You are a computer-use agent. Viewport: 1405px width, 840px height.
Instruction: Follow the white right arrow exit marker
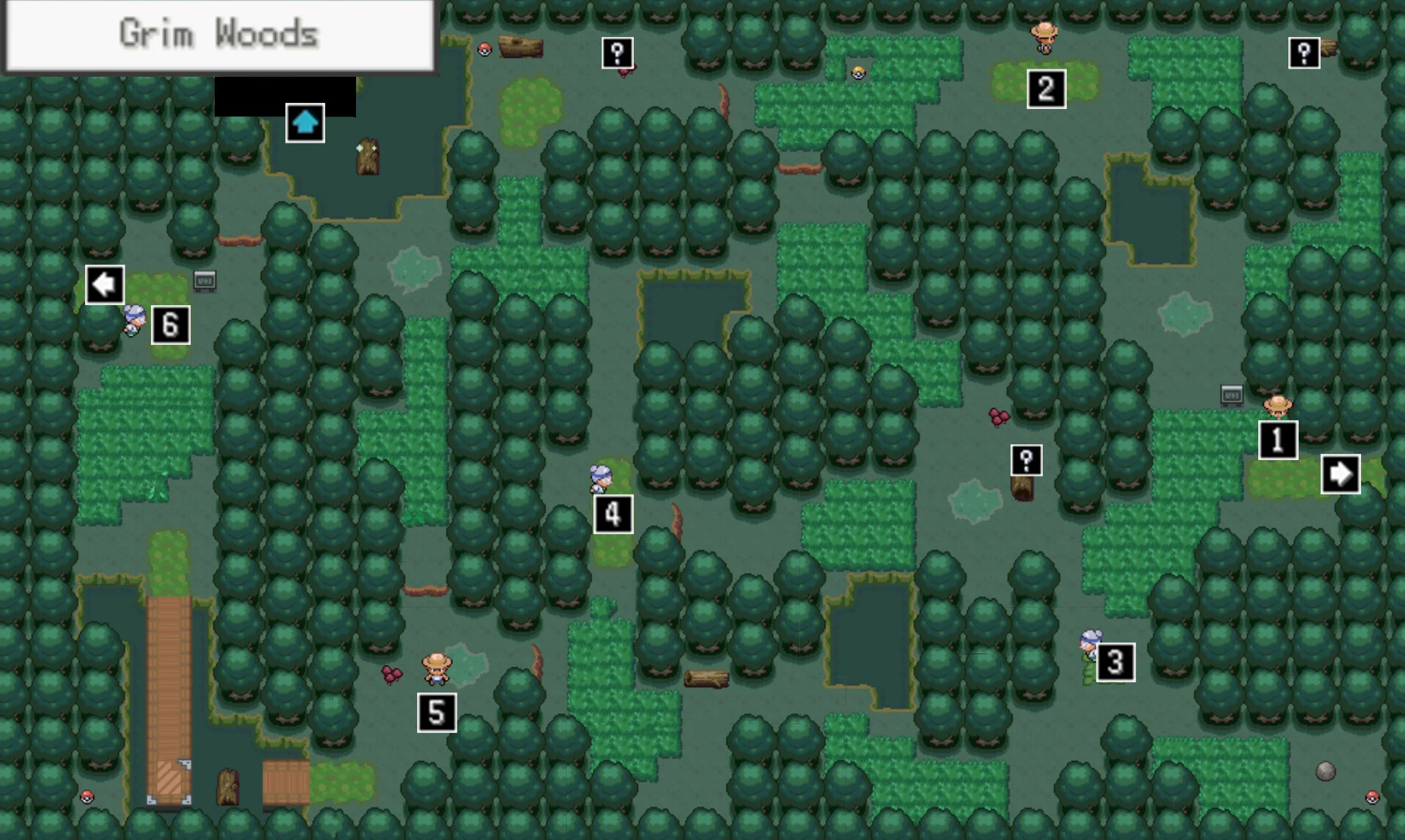click(1341, 474)
